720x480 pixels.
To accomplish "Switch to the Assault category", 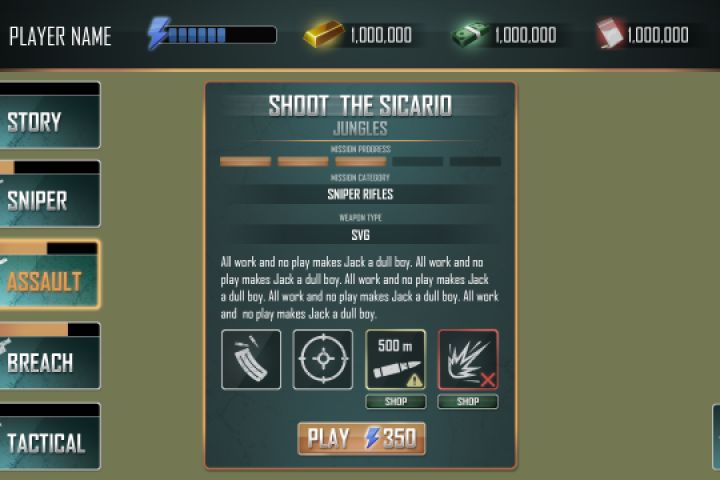I will pyautogui.click(x=49, y=279).
